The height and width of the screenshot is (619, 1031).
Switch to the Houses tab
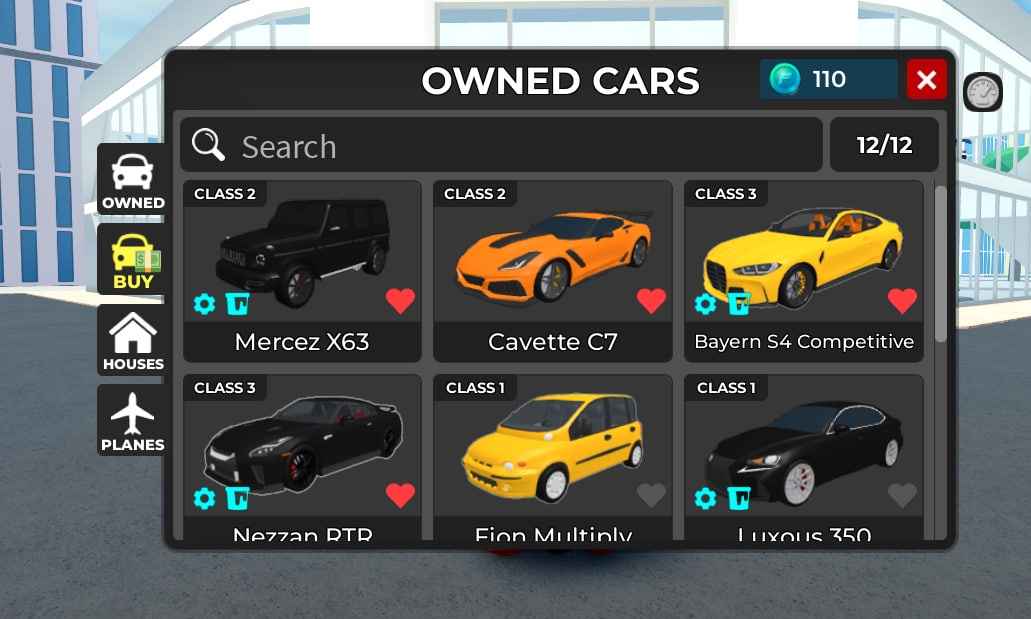tap(132, 340)
